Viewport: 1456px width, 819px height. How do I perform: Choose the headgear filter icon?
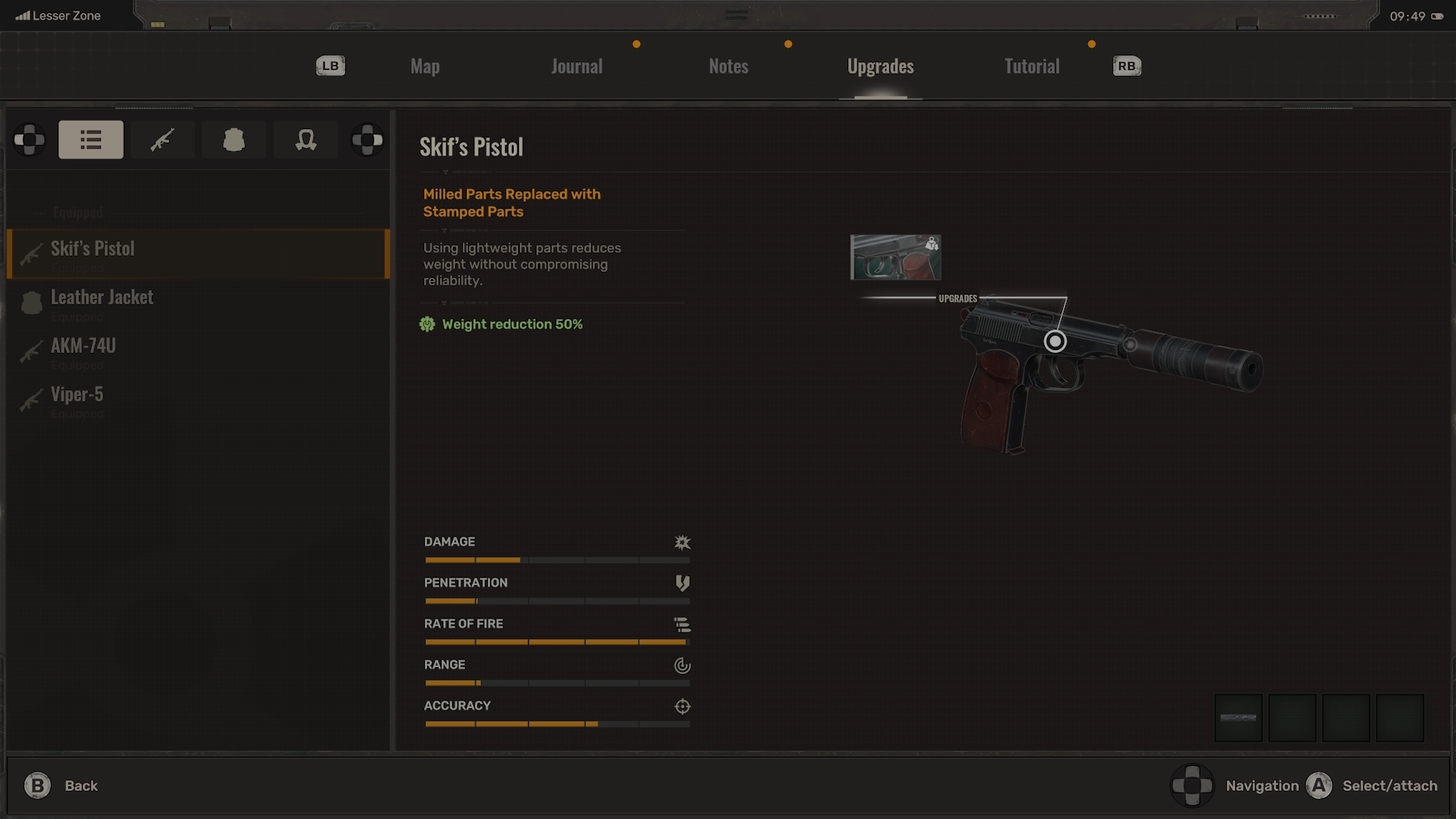tap(306, 140)
